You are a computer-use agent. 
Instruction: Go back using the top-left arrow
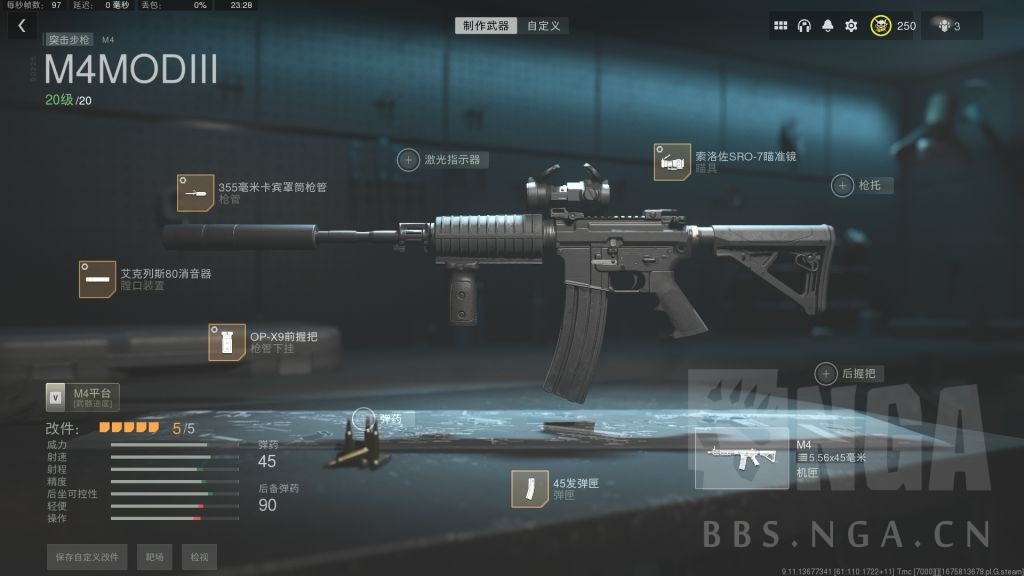pyautogui.click(x=22, y=26)
